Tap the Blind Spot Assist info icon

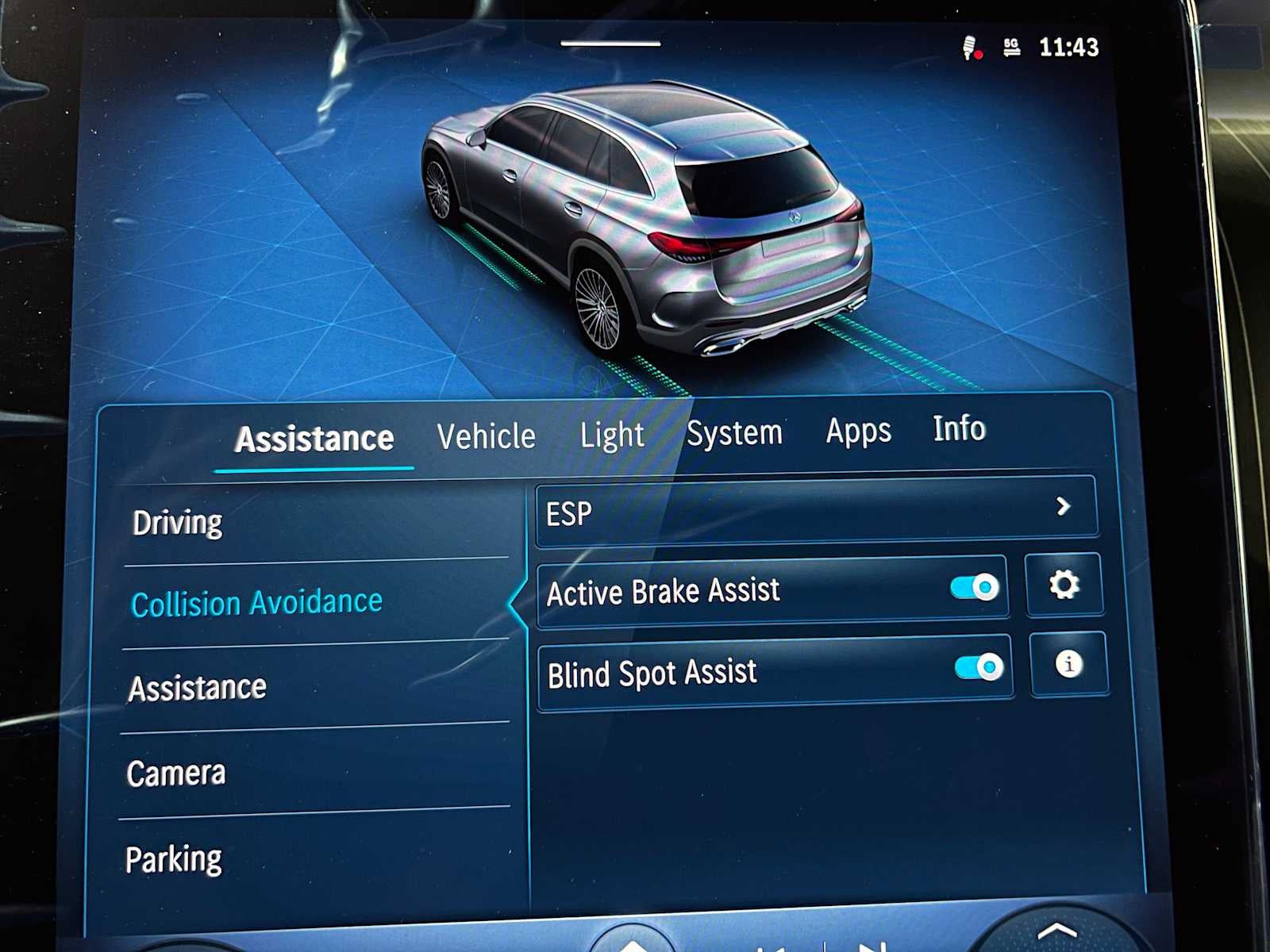(1069, 666)
